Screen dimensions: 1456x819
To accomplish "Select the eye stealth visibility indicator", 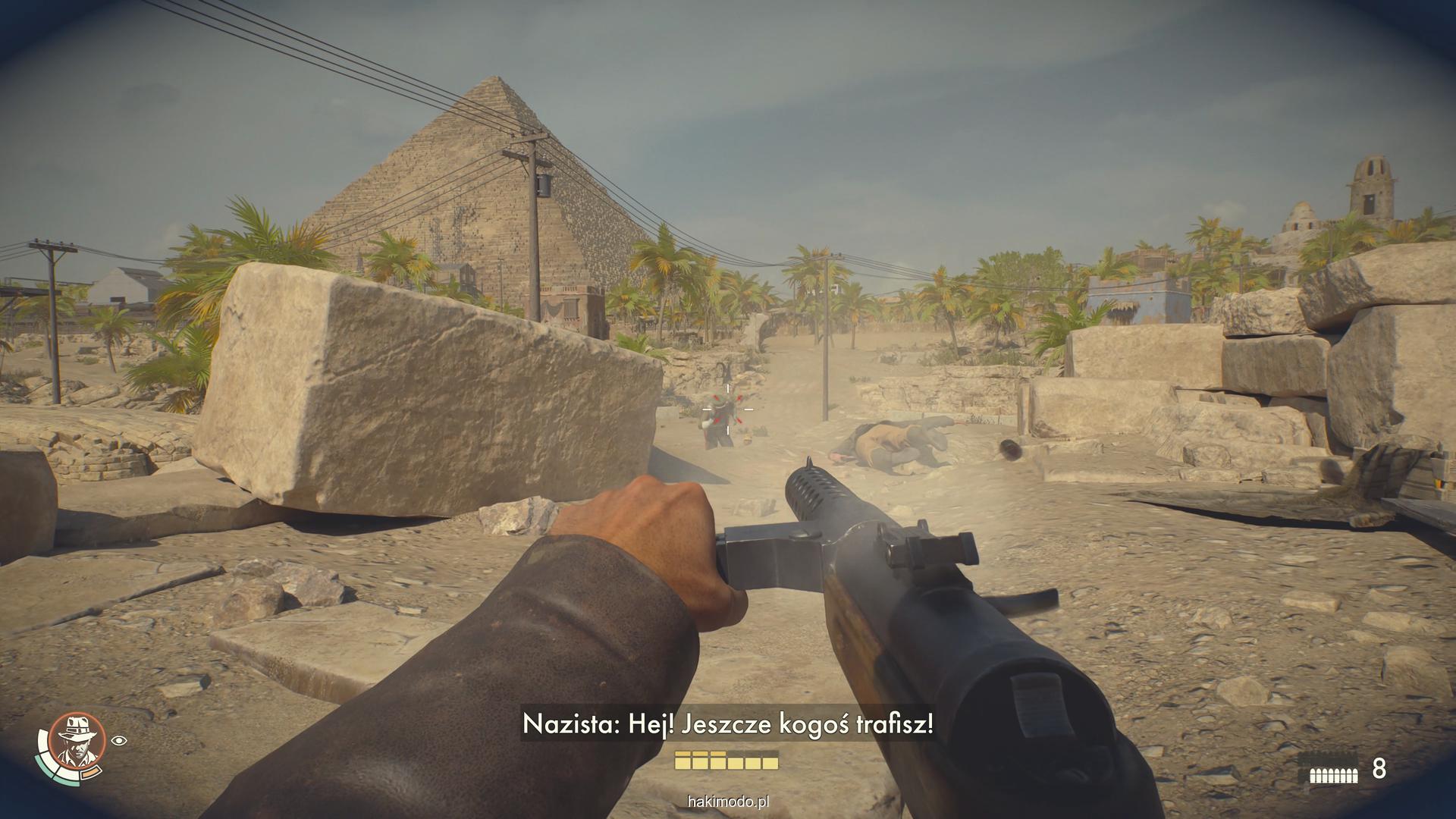I will tap(119, 740).
